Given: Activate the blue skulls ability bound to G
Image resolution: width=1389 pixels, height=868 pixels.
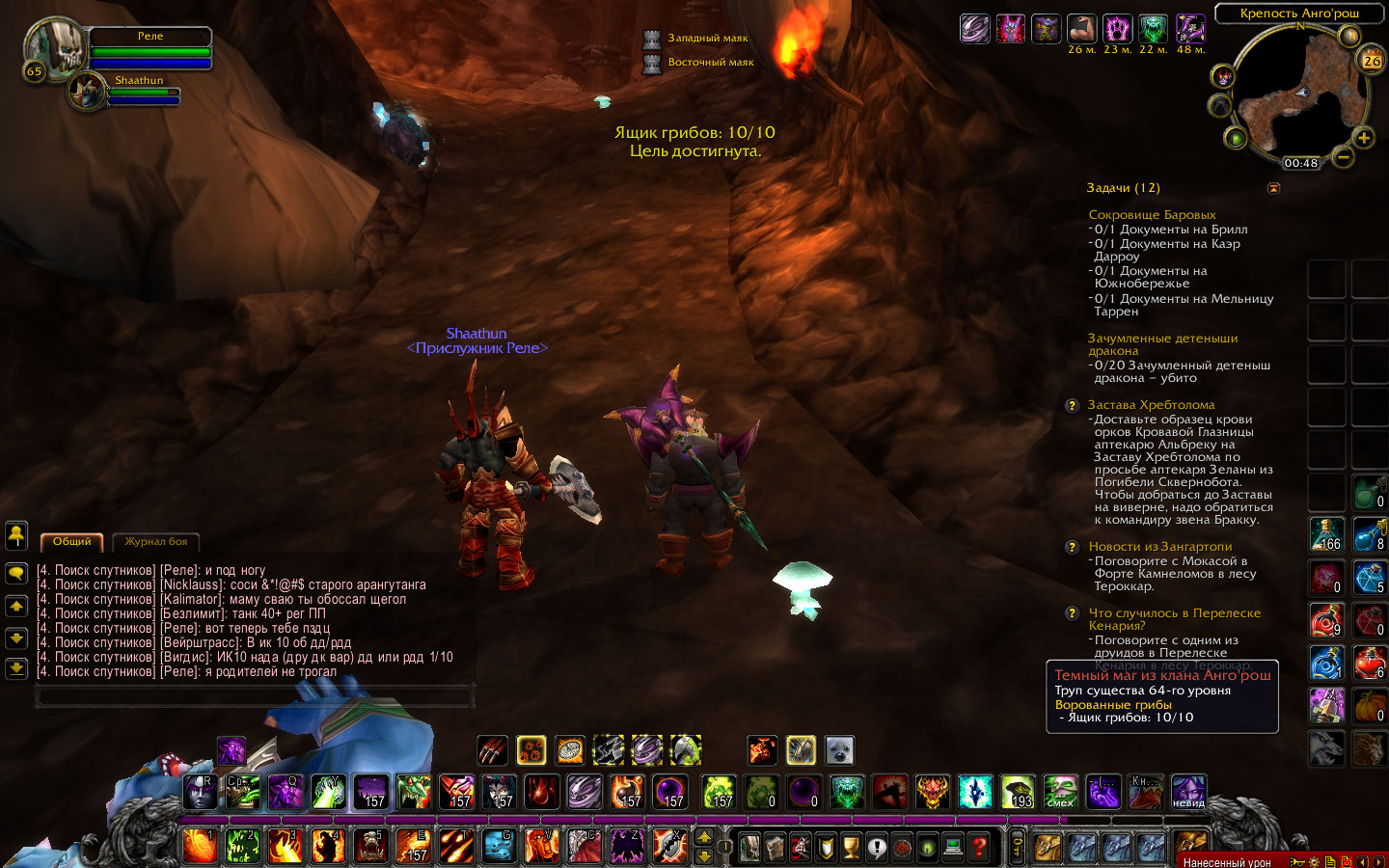Looking at the screenshot, I should point(499,846).
